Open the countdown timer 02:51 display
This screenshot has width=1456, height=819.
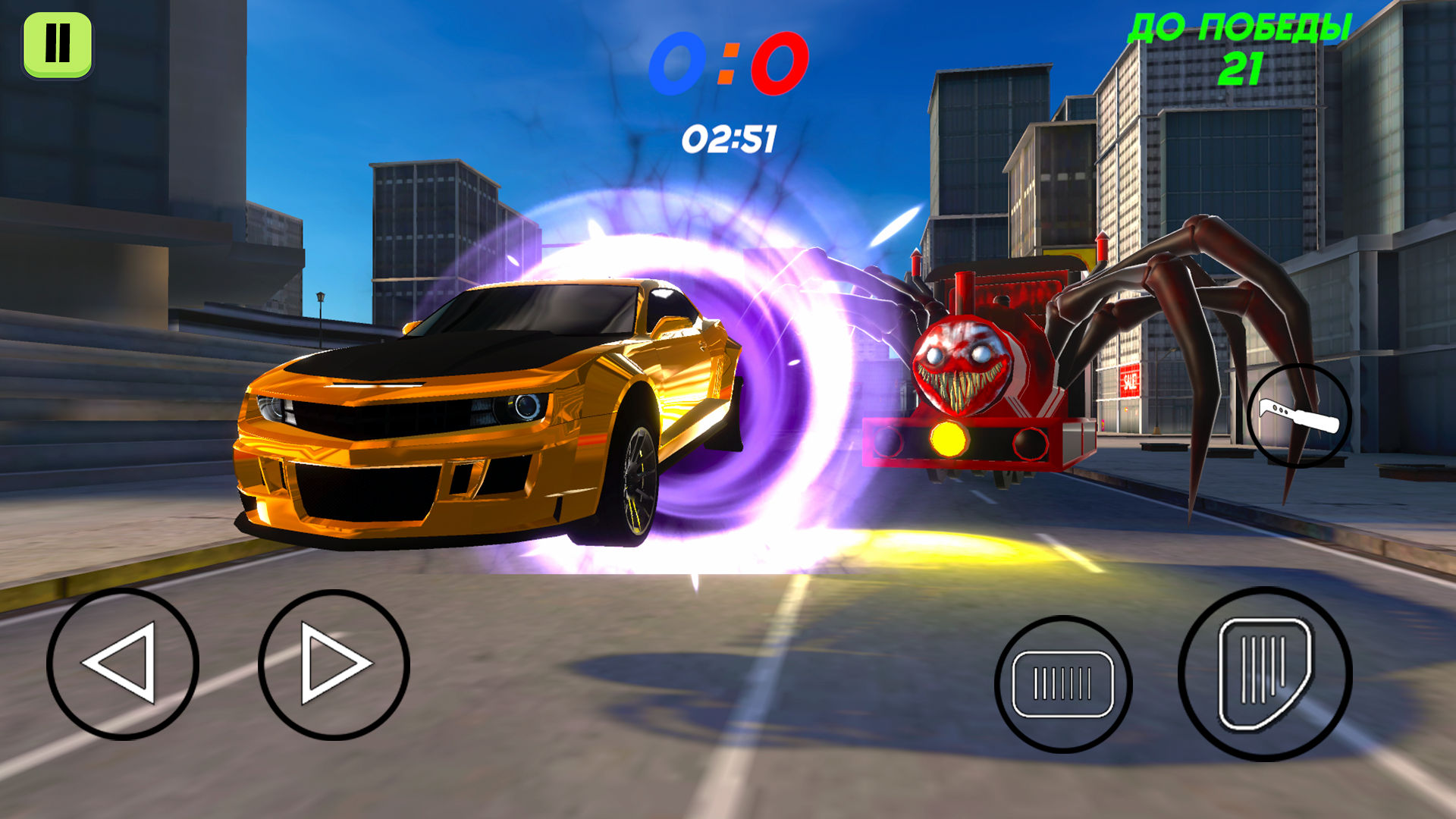[730, 138]
